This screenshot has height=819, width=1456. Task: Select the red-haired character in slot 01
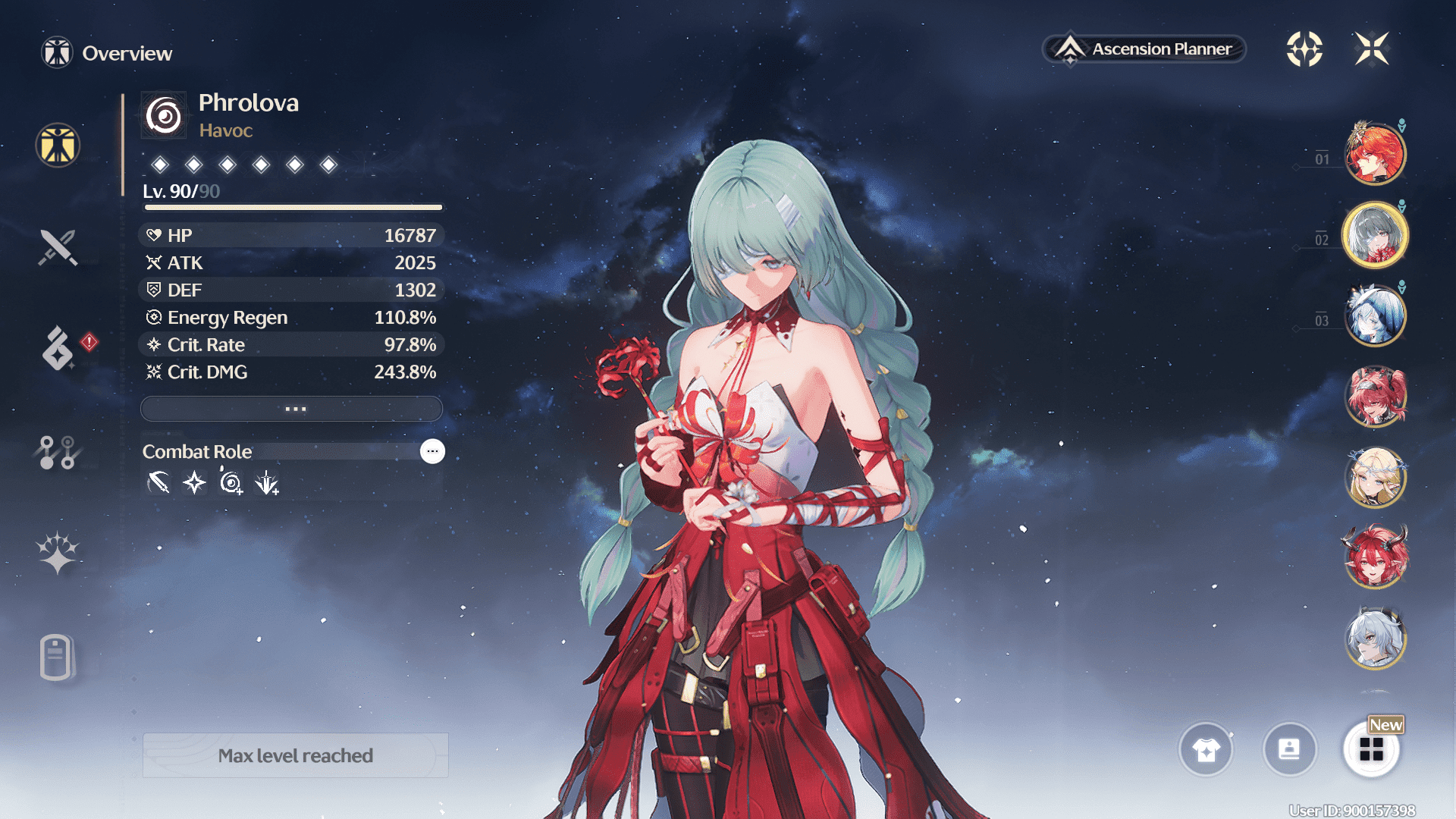point(1374,154)
